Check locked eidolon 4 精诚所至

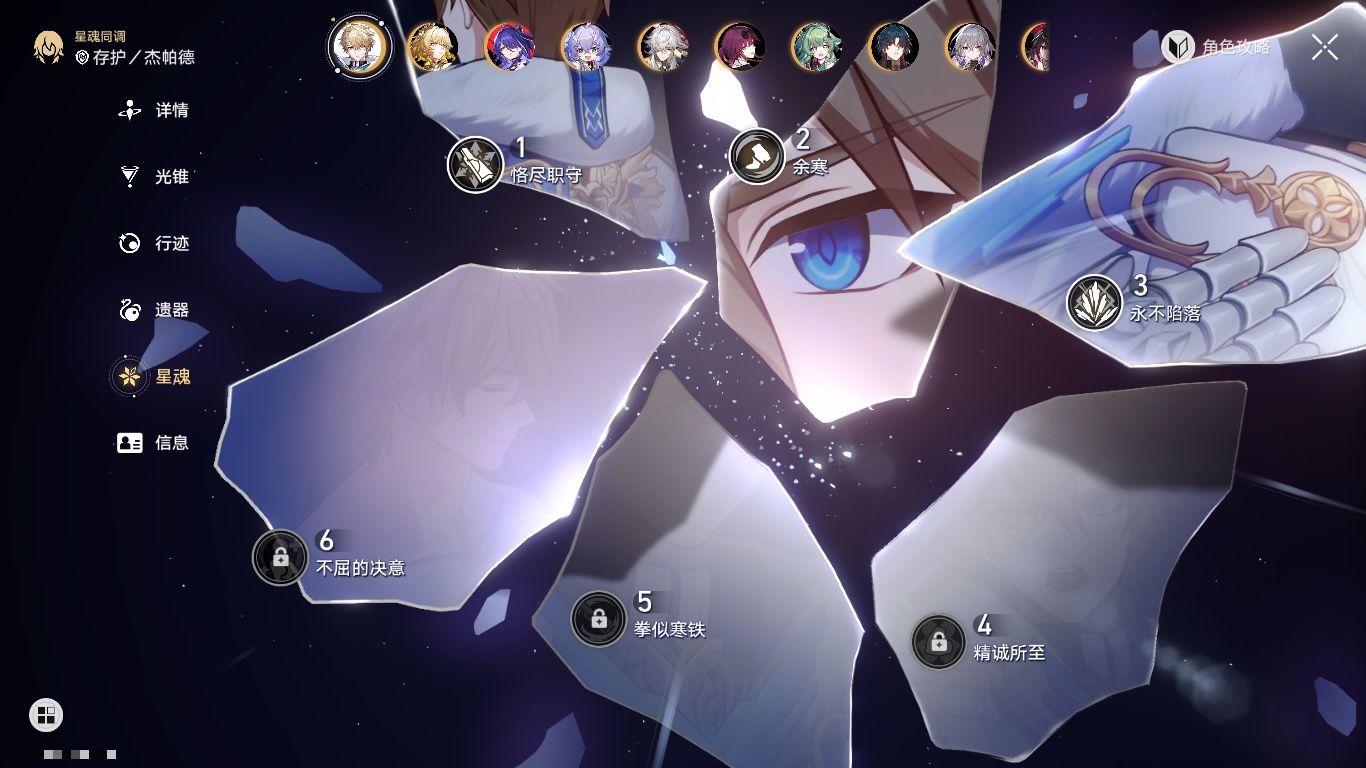click(938, 642)
